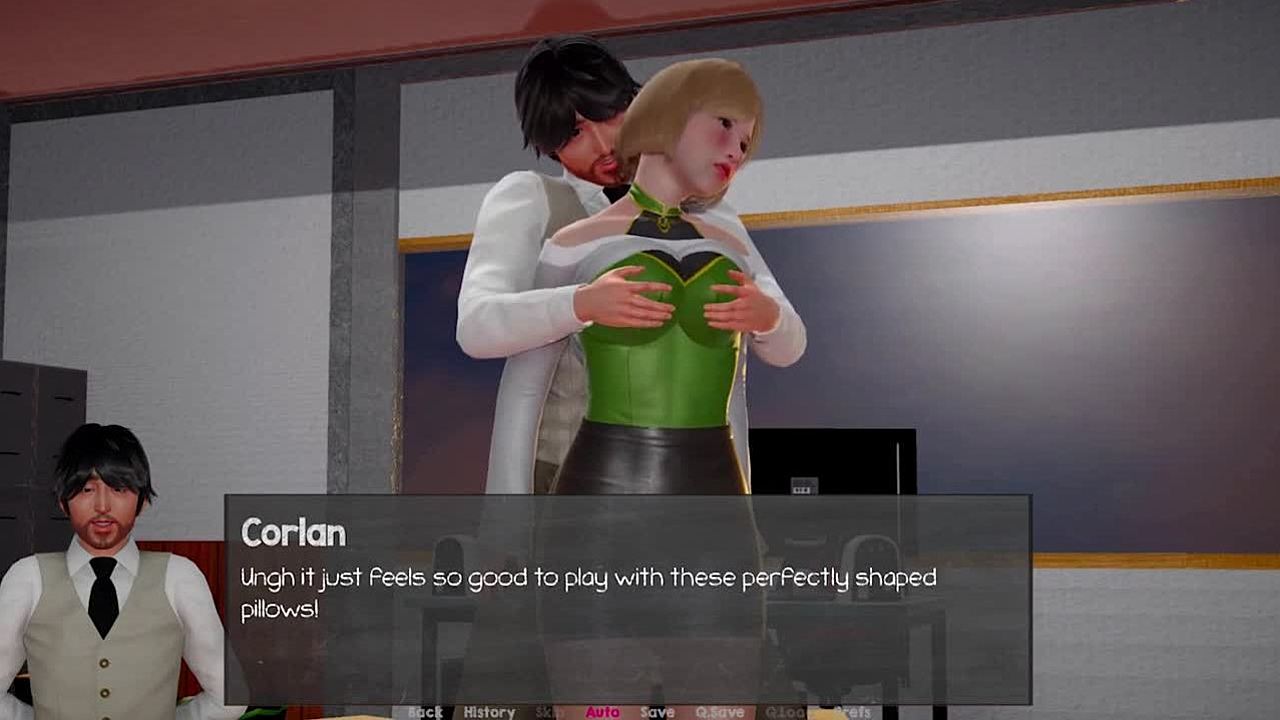The height and width of the screenshot is (720, 1280).
Task: Quick save with Q.Save
Action: [x=720, y=712]
